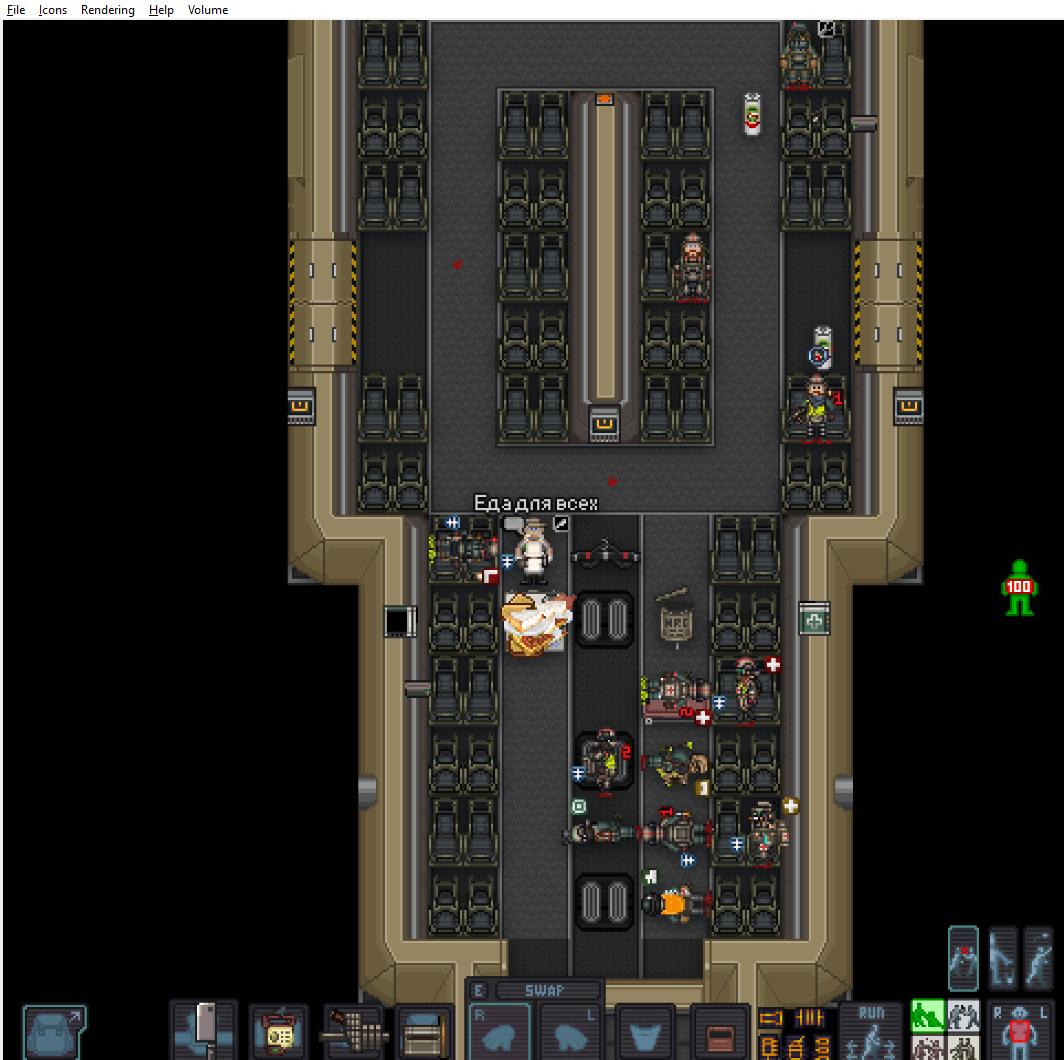The image size is (1064, 1060).
Task: Select the slot holding the cleaver
Action: [204, 1030]
